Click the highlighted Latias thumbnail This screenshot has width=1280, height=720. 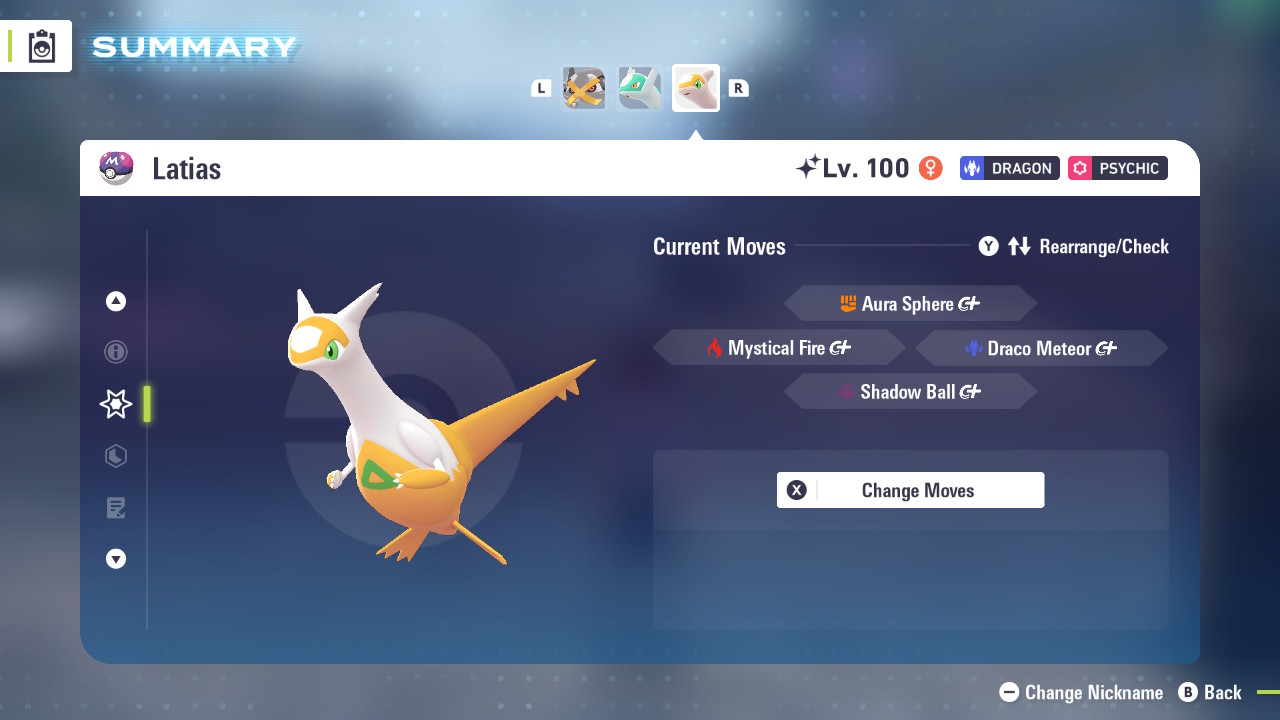[695, 87]
